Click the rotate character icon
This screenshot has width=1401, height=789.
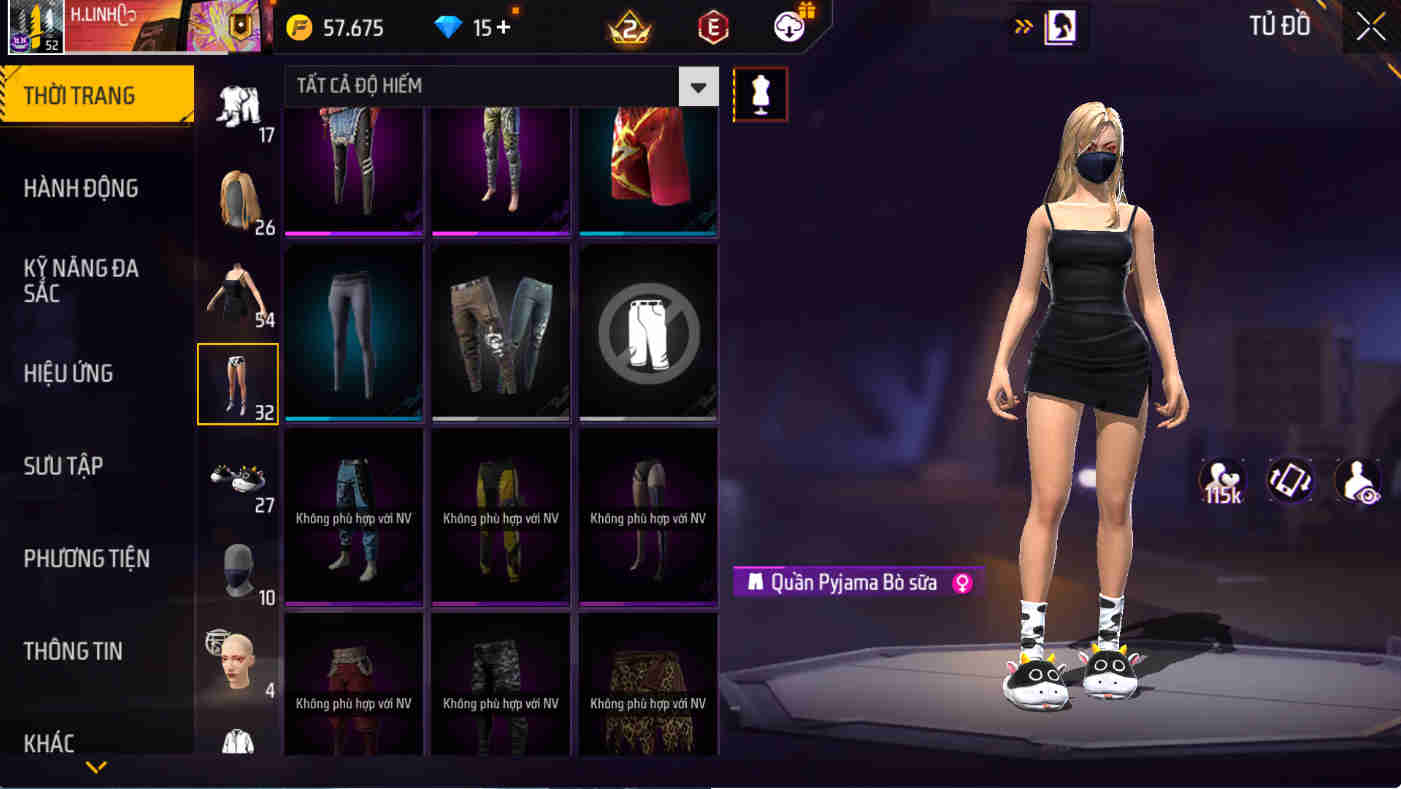coord(1290,481)
